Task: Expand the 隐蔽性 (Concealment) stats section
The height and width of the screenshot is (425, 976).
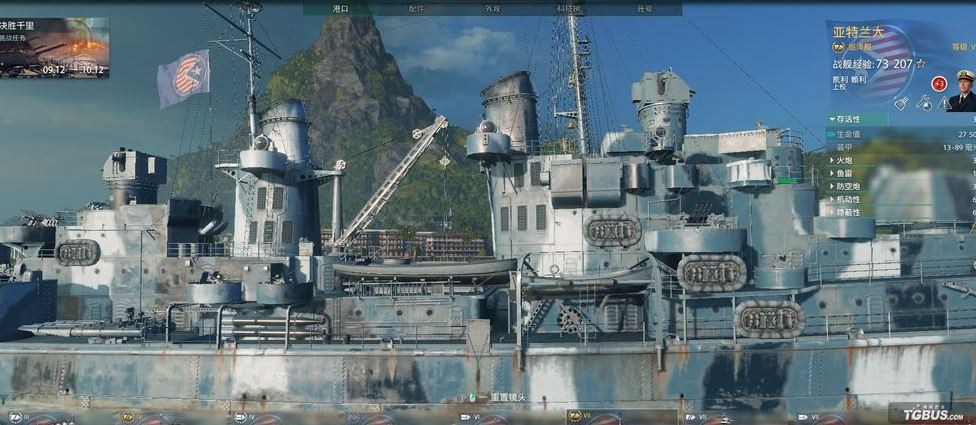Action: pos(847,212)
